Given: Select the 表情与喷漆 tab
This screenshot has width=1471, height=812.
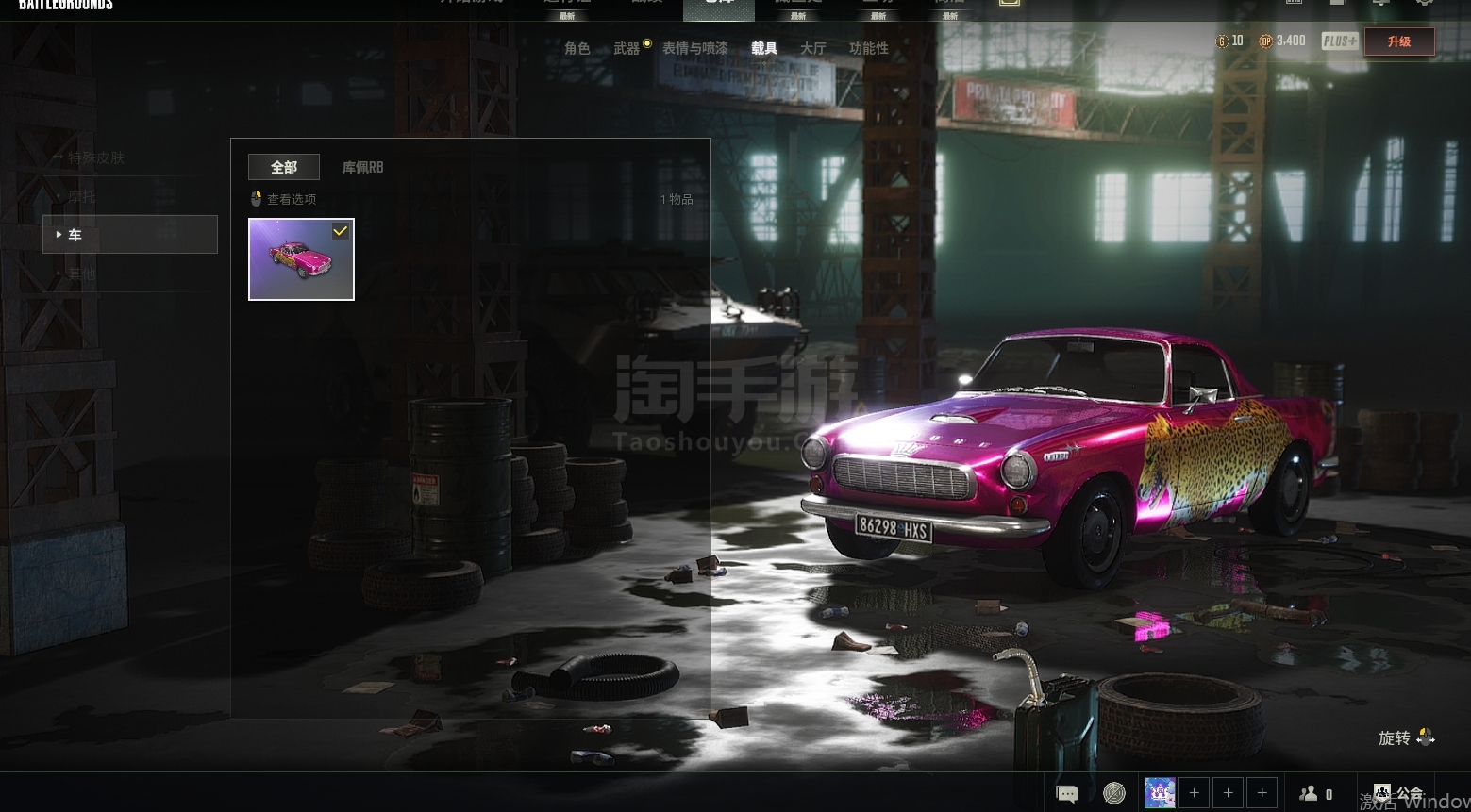Looking at the screenshot, I should click(x=694, y=48).
